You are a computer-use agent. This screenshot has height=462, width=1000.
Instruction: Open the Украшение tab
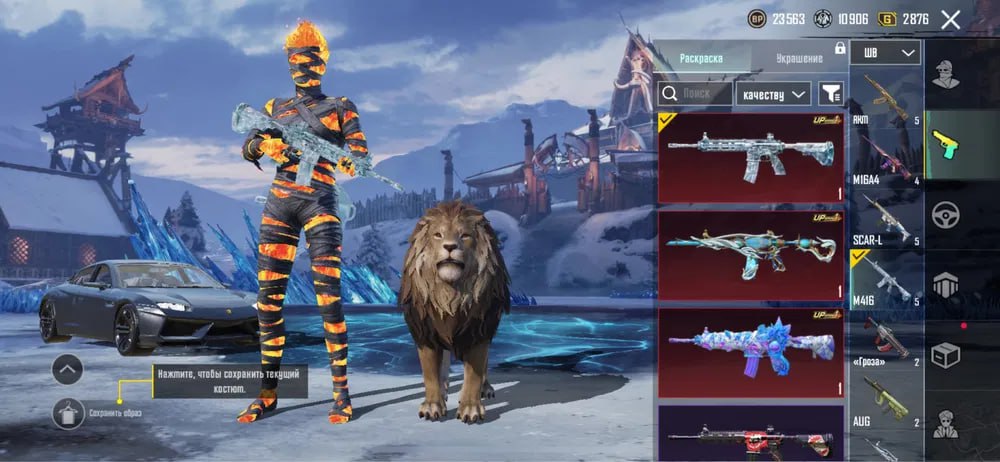799,58
